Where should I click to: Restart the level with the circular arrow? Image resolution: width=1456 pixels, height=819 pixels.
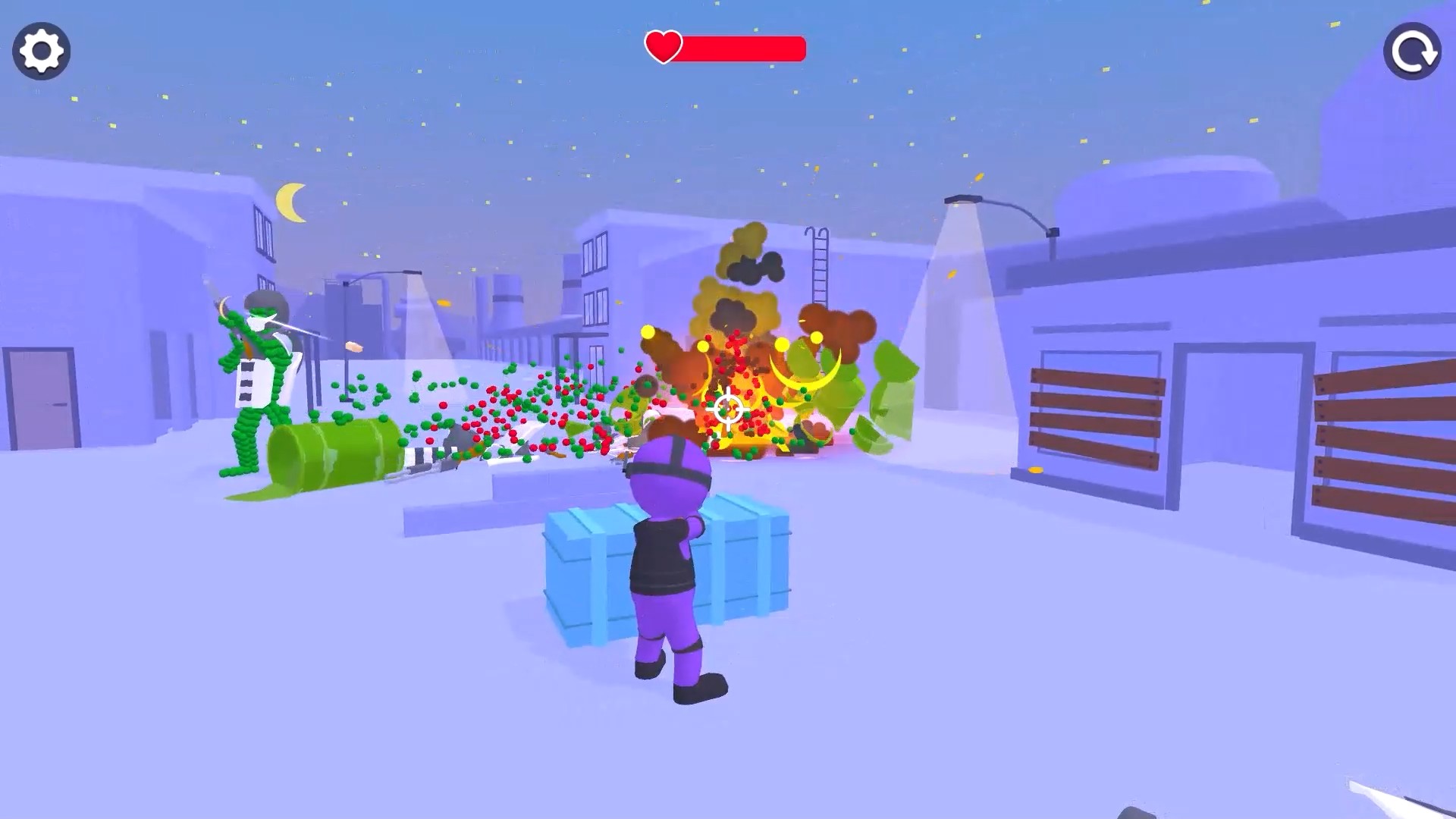pyautogui.click(x=1412, y=51)
